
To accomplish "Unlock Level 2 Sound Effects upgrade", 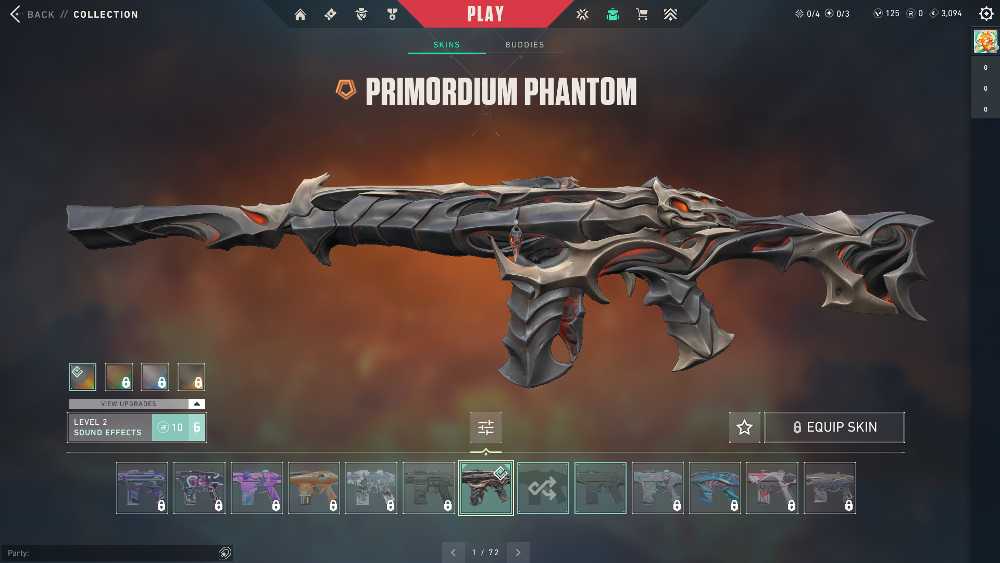I will point(179,427).
